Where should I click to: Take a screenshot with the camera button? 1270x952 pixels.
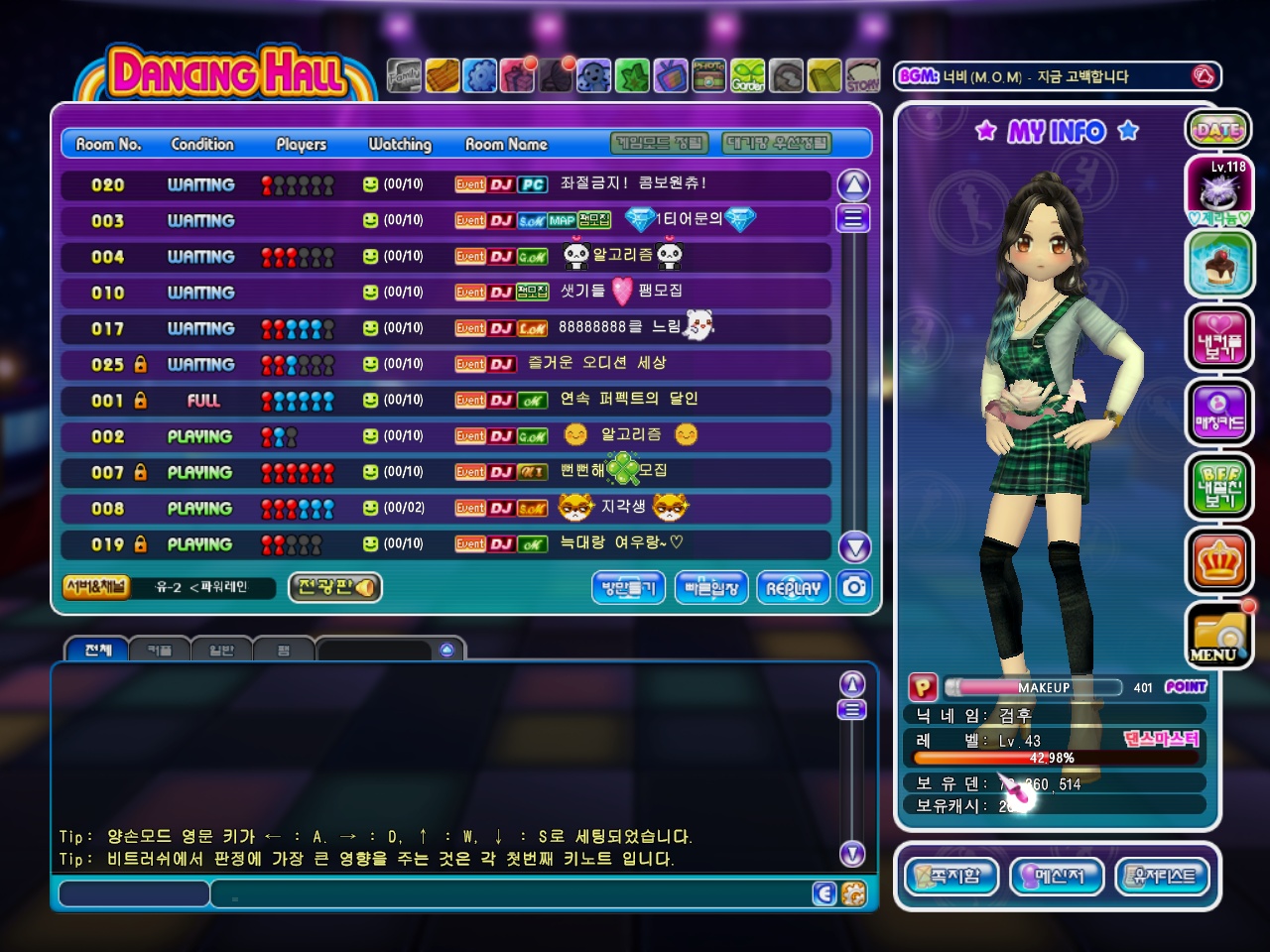tap(854, 587)
